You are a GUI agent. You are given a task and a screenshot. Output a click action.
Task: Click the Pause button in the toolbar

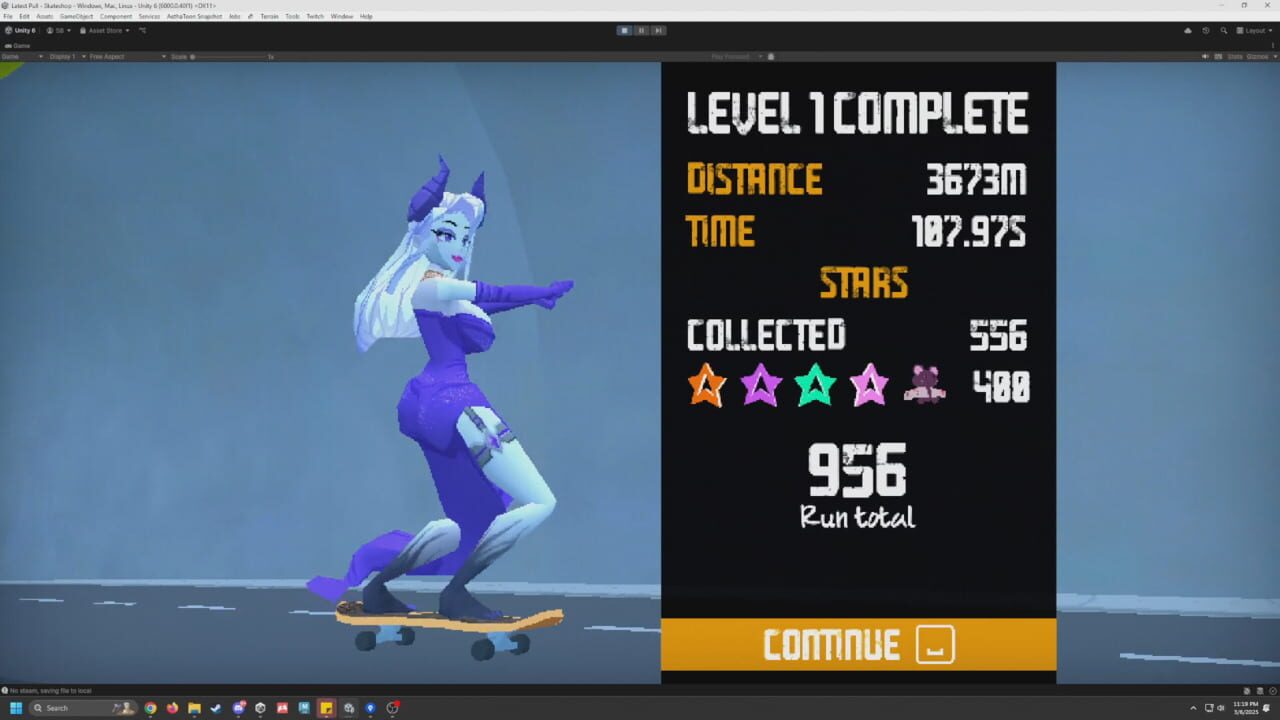(643, 30)
